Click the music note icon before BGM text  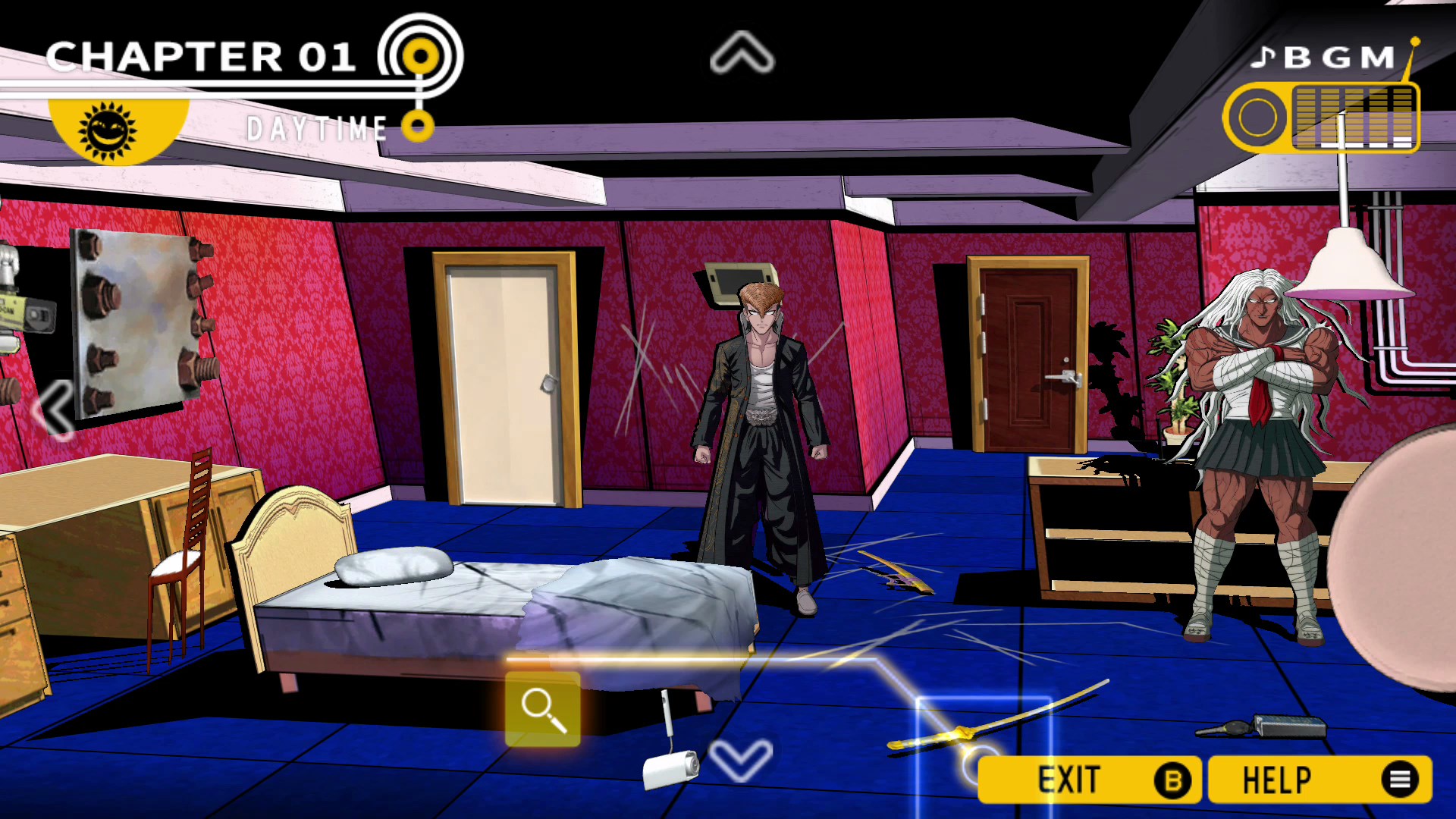tap(1263, 58)
